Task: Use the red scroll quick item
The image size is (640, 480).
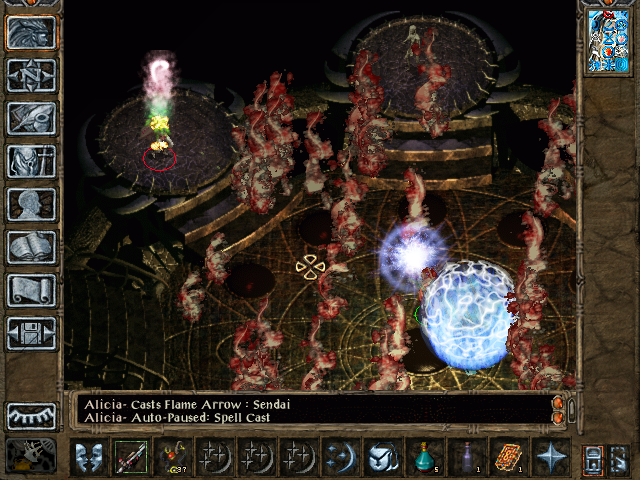Action: point(508,457)
